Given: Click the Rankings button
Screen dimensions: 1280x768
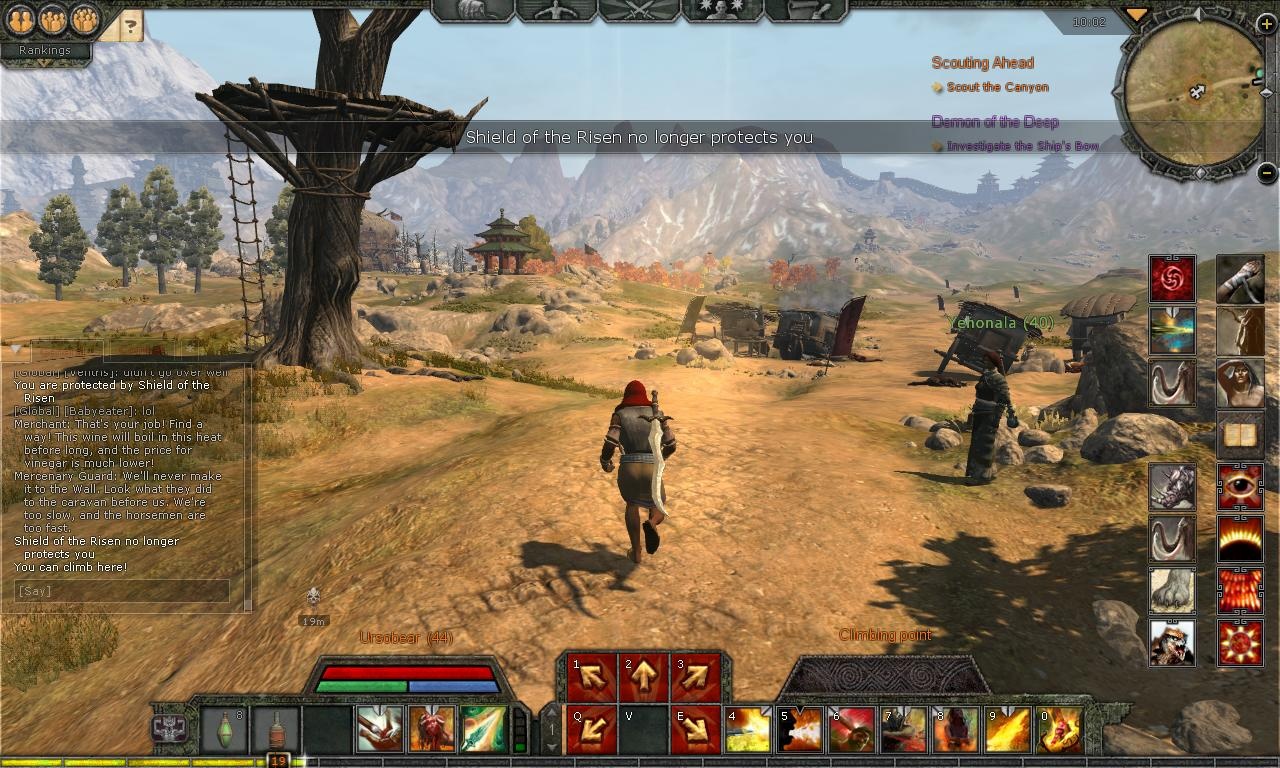Looking at the screenshot, I should (x=45, y=50).
